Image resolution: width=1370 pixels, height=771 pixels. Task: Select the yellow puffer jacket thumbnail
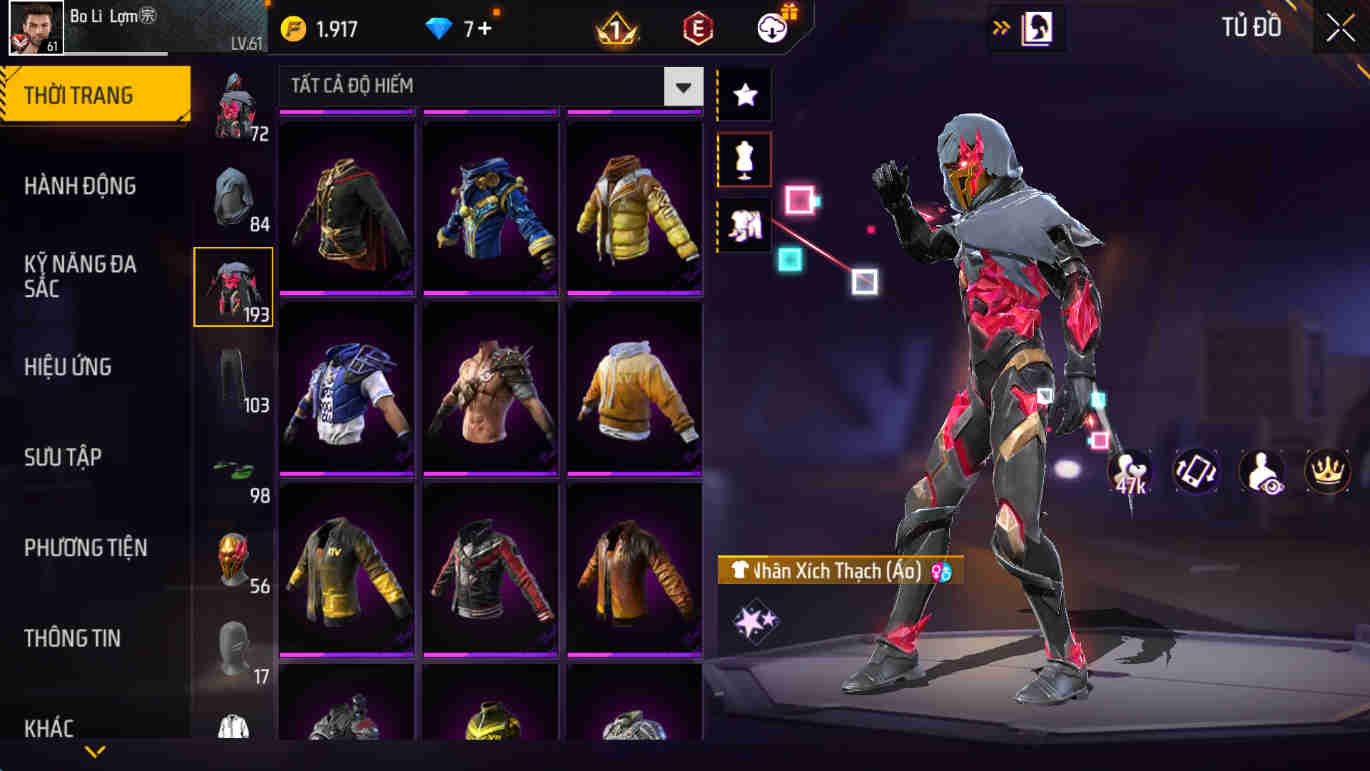tap(636, 205)
